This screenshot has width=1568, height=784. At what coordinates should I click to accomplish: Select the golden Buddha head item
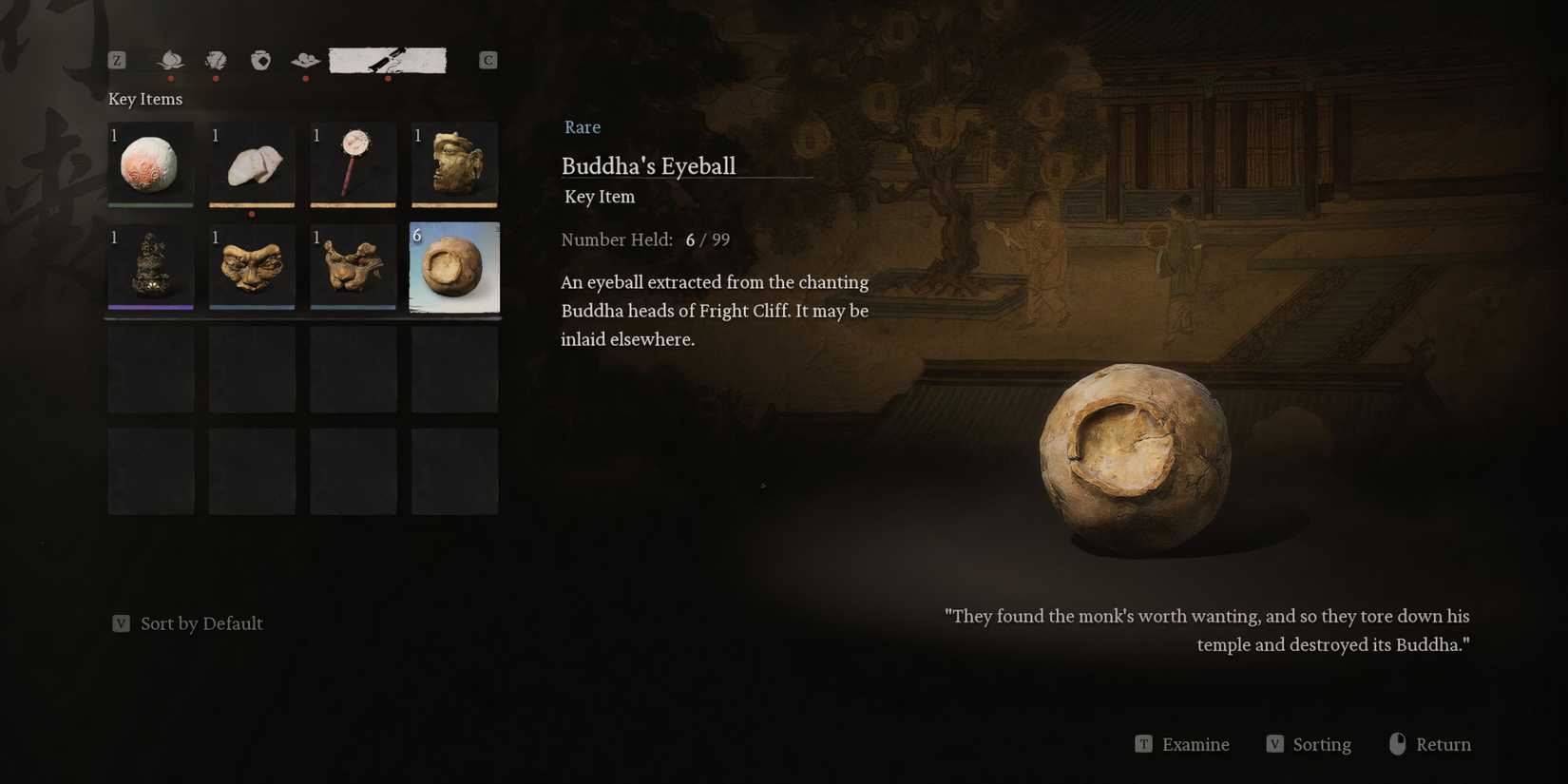point(454,163)
